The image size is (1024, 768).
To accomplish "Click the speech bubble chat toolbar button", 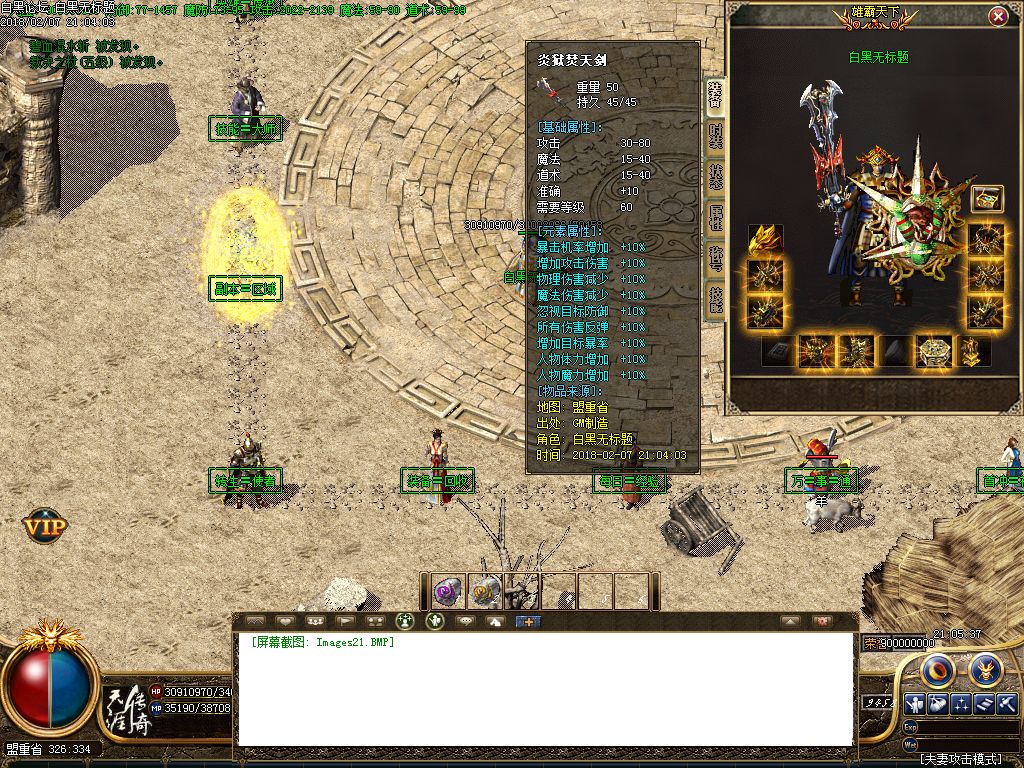I will click(465, 621).
